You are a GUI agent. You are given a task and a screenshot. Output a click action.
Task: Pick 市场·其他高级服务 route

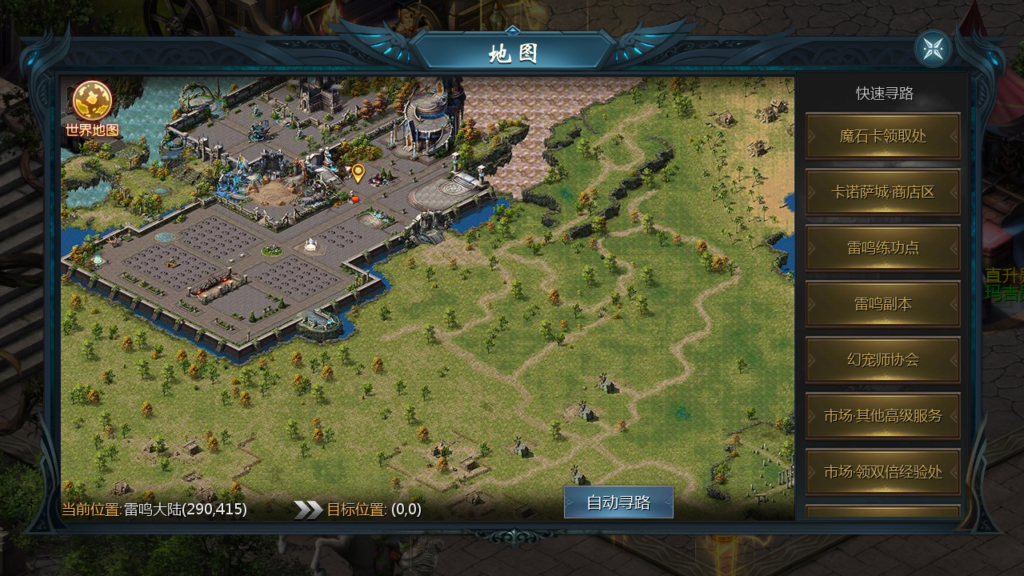point(883,416)
